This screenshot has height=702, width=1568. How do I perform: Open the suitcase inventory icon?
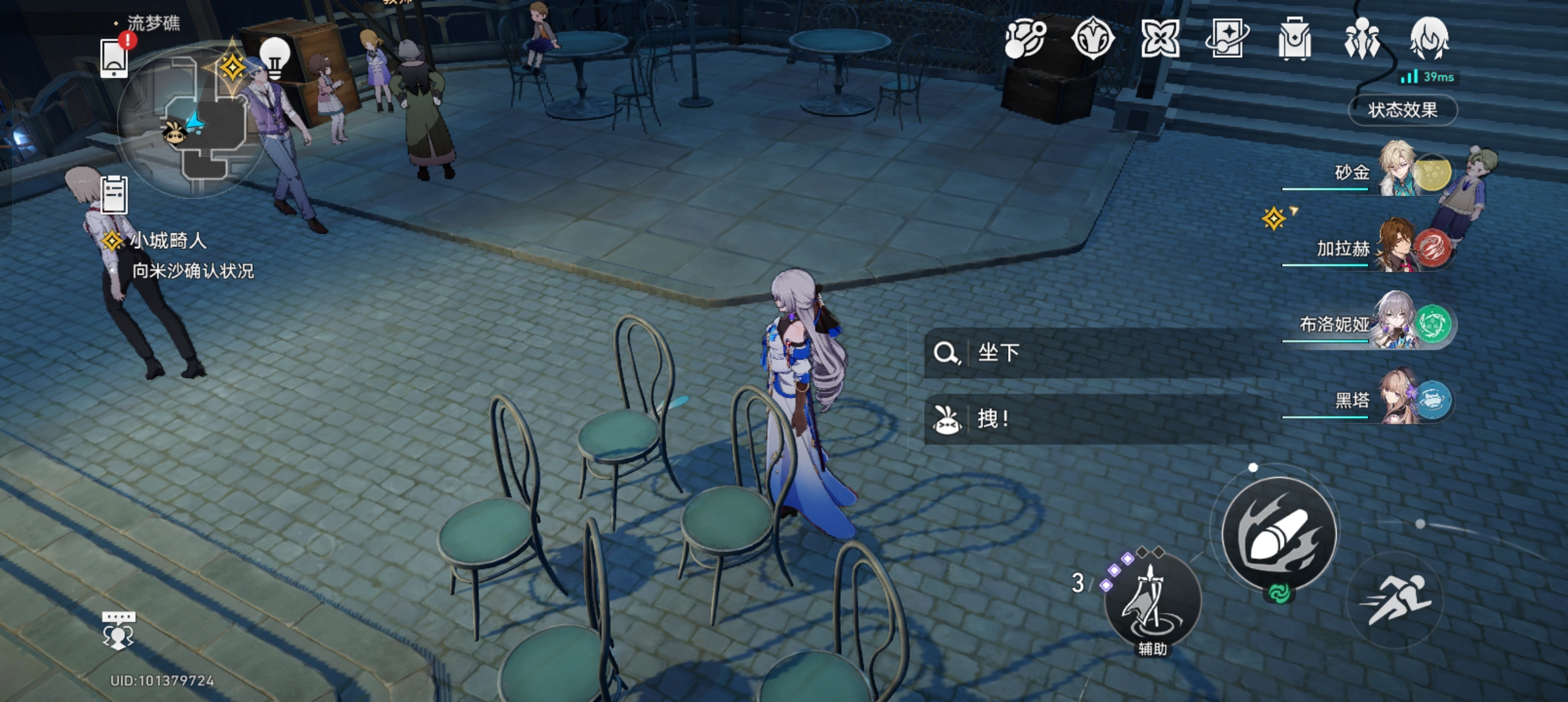point(1294,39)
